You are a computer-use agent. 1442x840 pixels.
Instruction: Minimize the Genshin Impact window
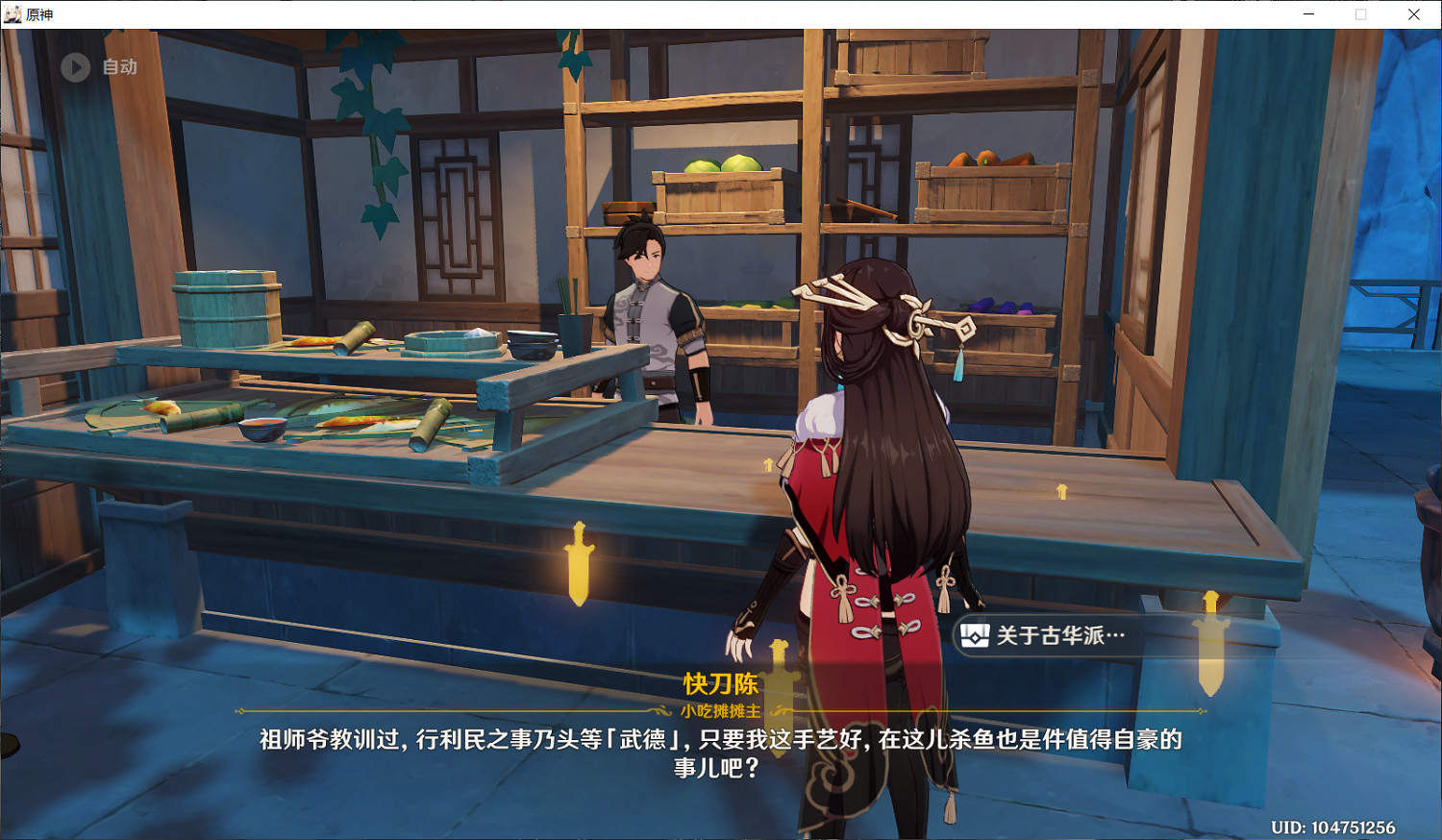(1309, 14)
